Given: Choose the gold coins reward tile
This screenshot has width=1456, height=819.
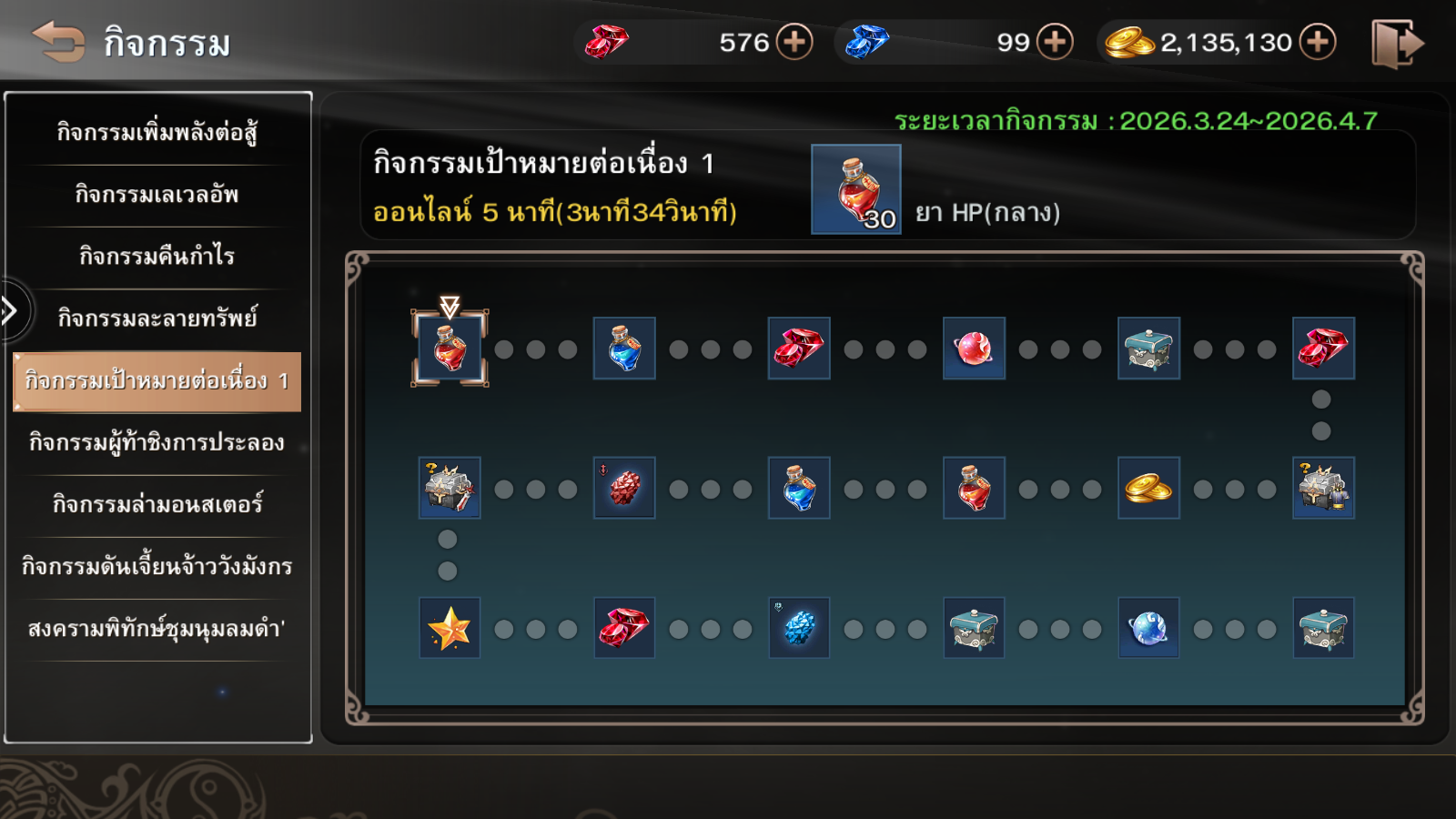Looking at the screenshot, I should coord(1148,489).
